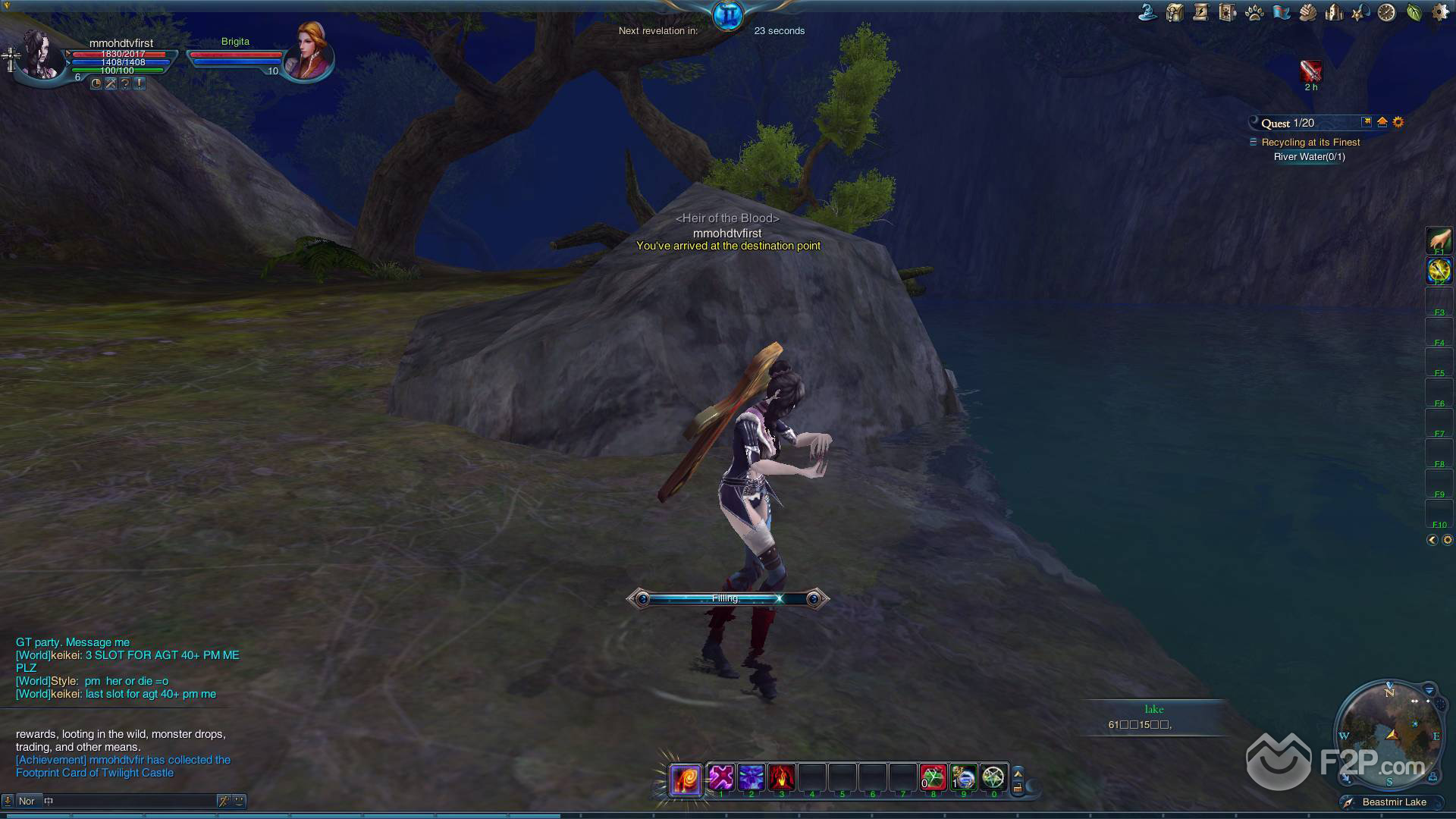1456x819 pixels.
Task: Open the backpack inventory icon
Action: 1175,12
